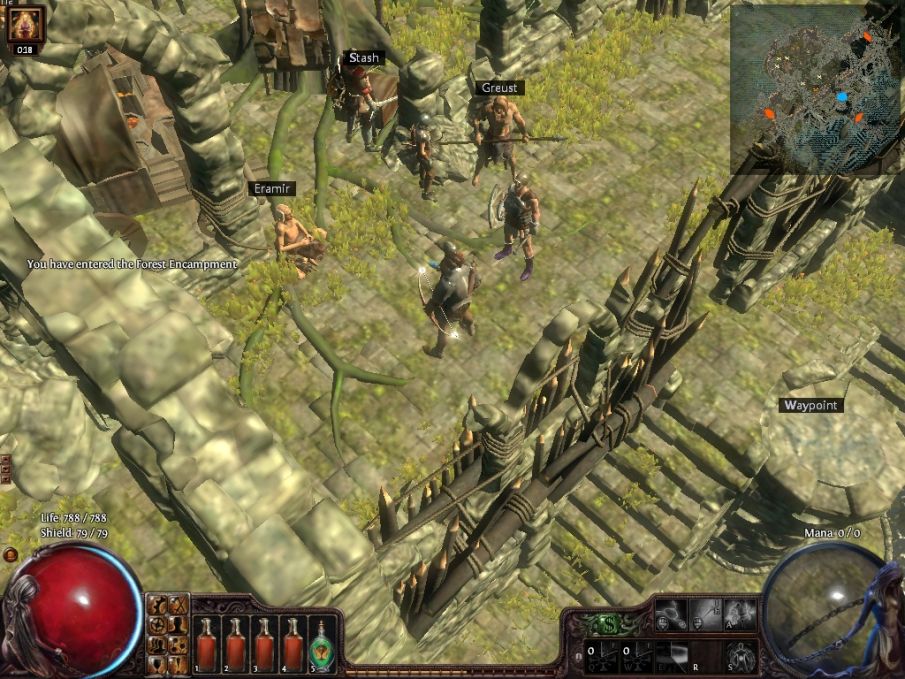Use the life flask in slot 1
Viewport: 905px width, 679px height.
pos(206,642)
